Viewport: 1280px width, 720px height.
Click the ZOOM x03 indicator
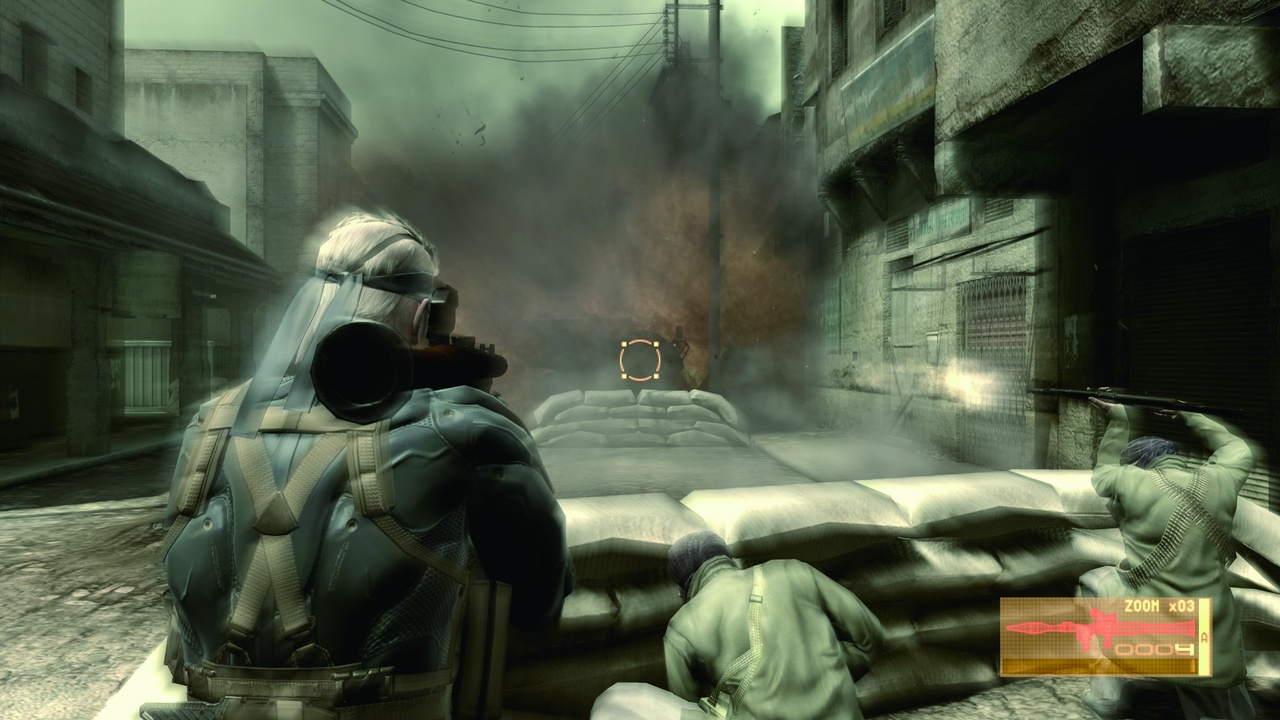pyautogui.click(x=1160, y=606)
